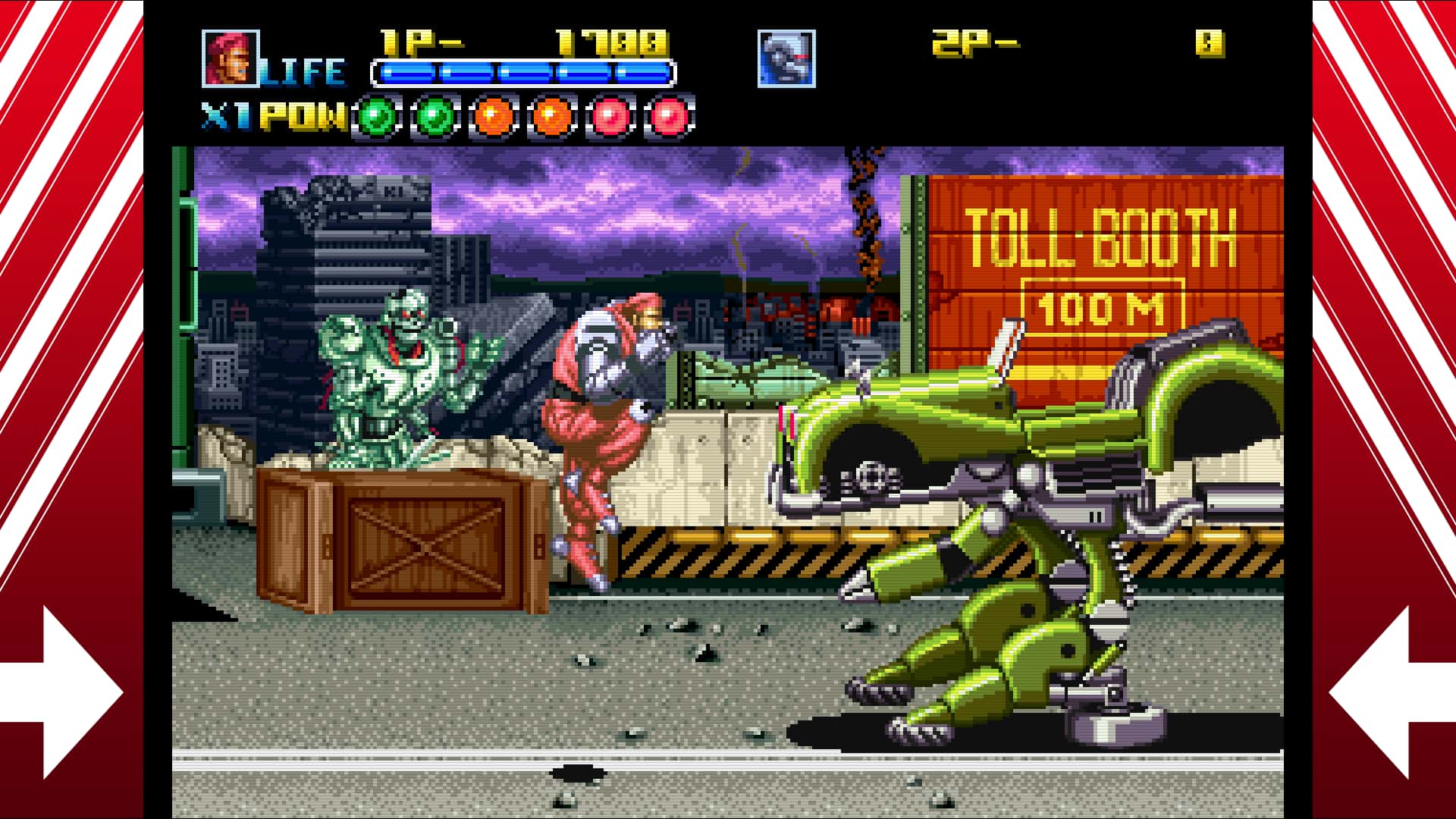Click the second green POW orb
The width and height of the screenshot is (1456, 819).
click(434, 115)
